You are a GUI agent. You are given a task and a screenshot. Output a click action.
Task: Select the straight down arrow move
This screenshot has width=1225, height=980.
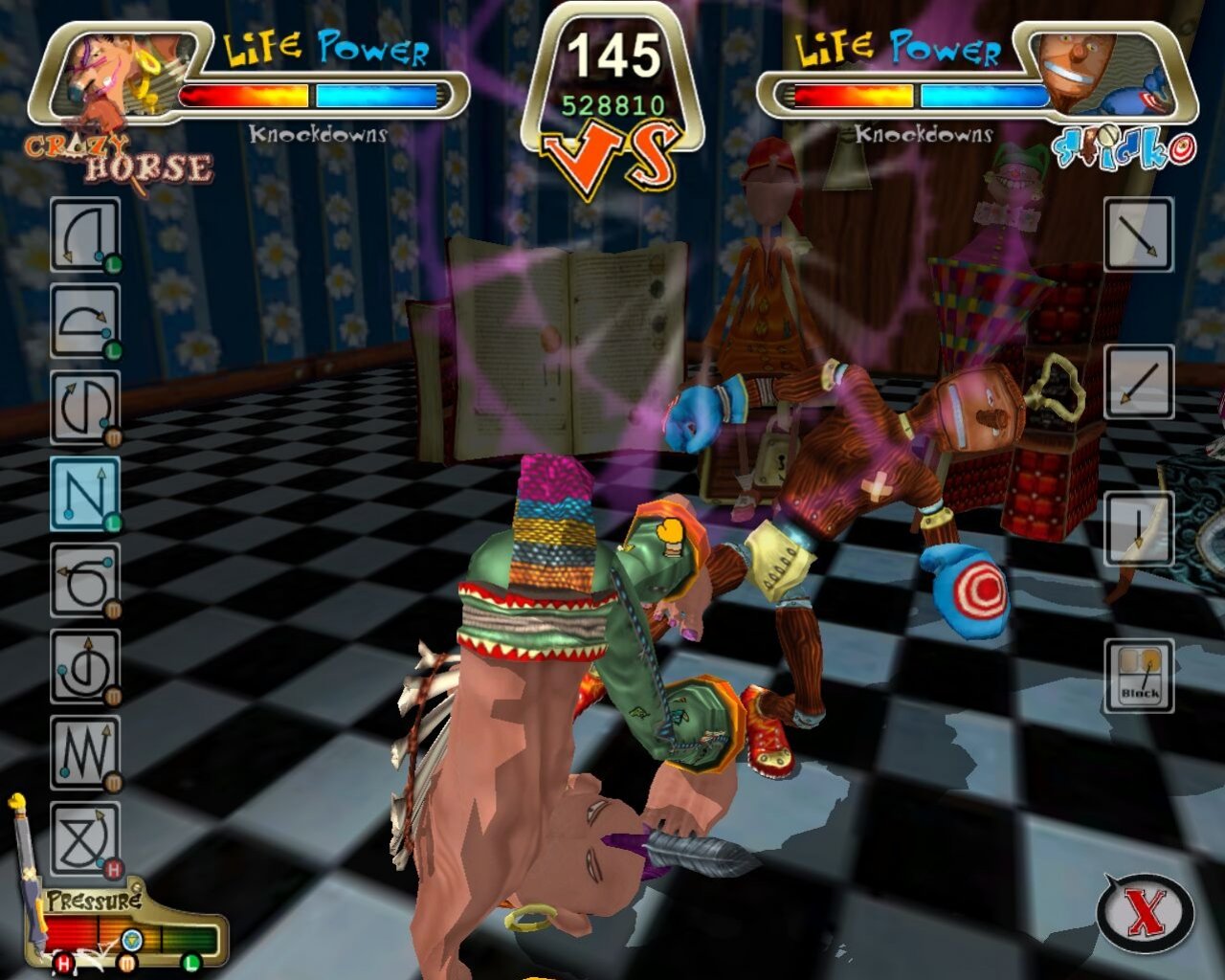[1139, 528]
